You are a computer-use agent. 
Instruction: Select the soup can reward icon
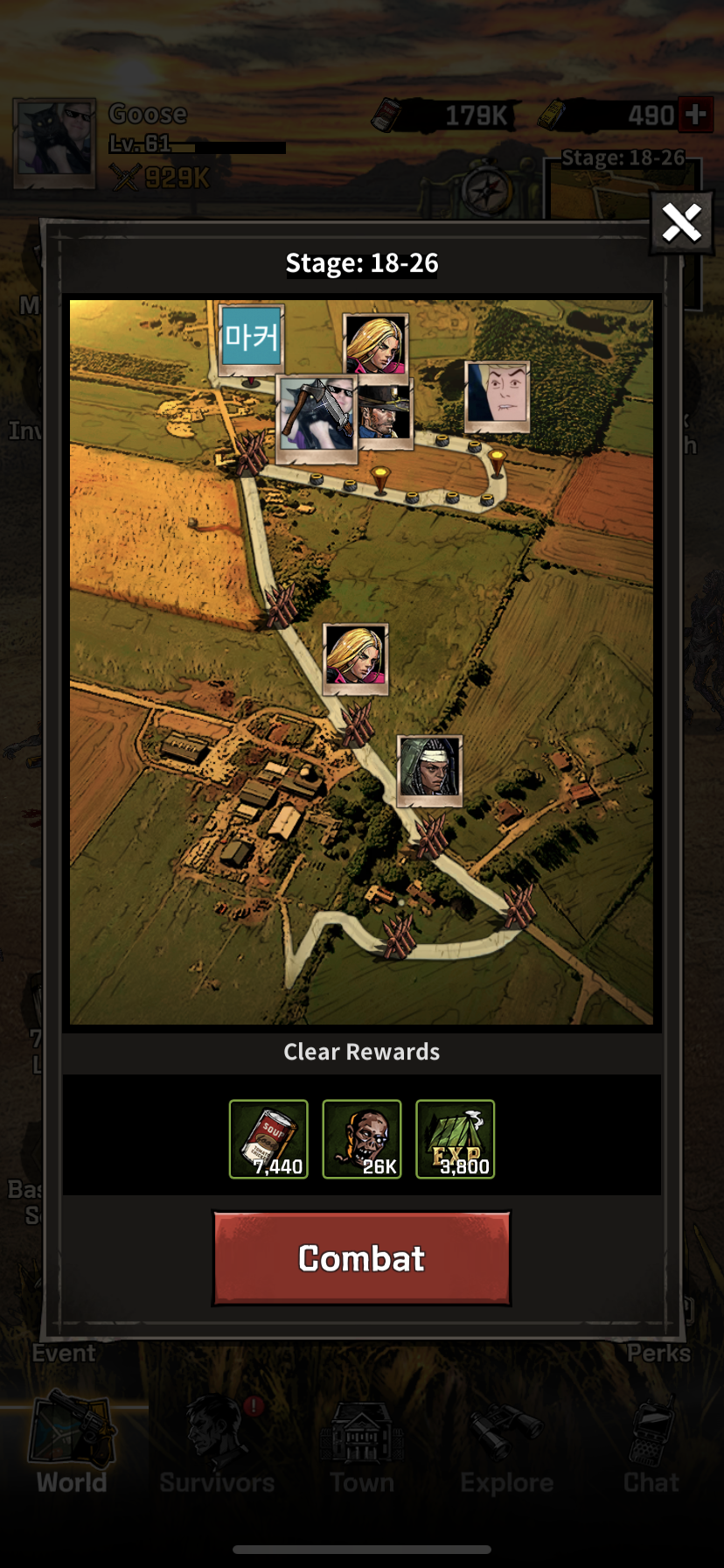pyautogui.click(x=268, y=1139)
